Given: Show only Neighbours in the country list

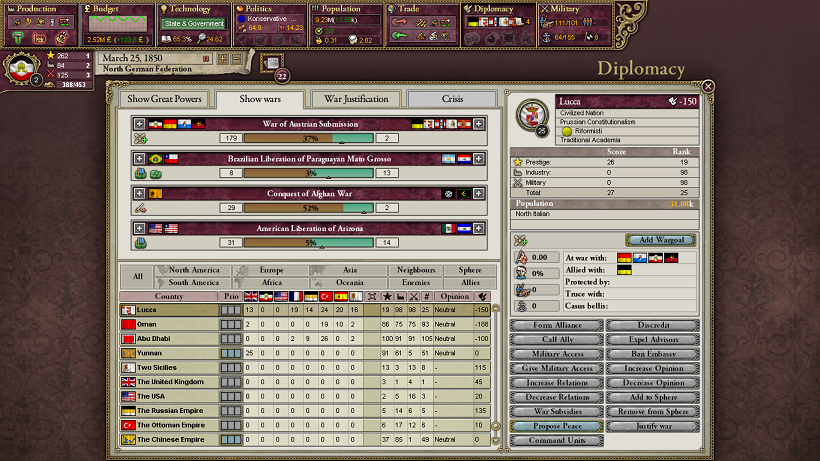Looking at the screenshot, I should click(x=415, y=270).
